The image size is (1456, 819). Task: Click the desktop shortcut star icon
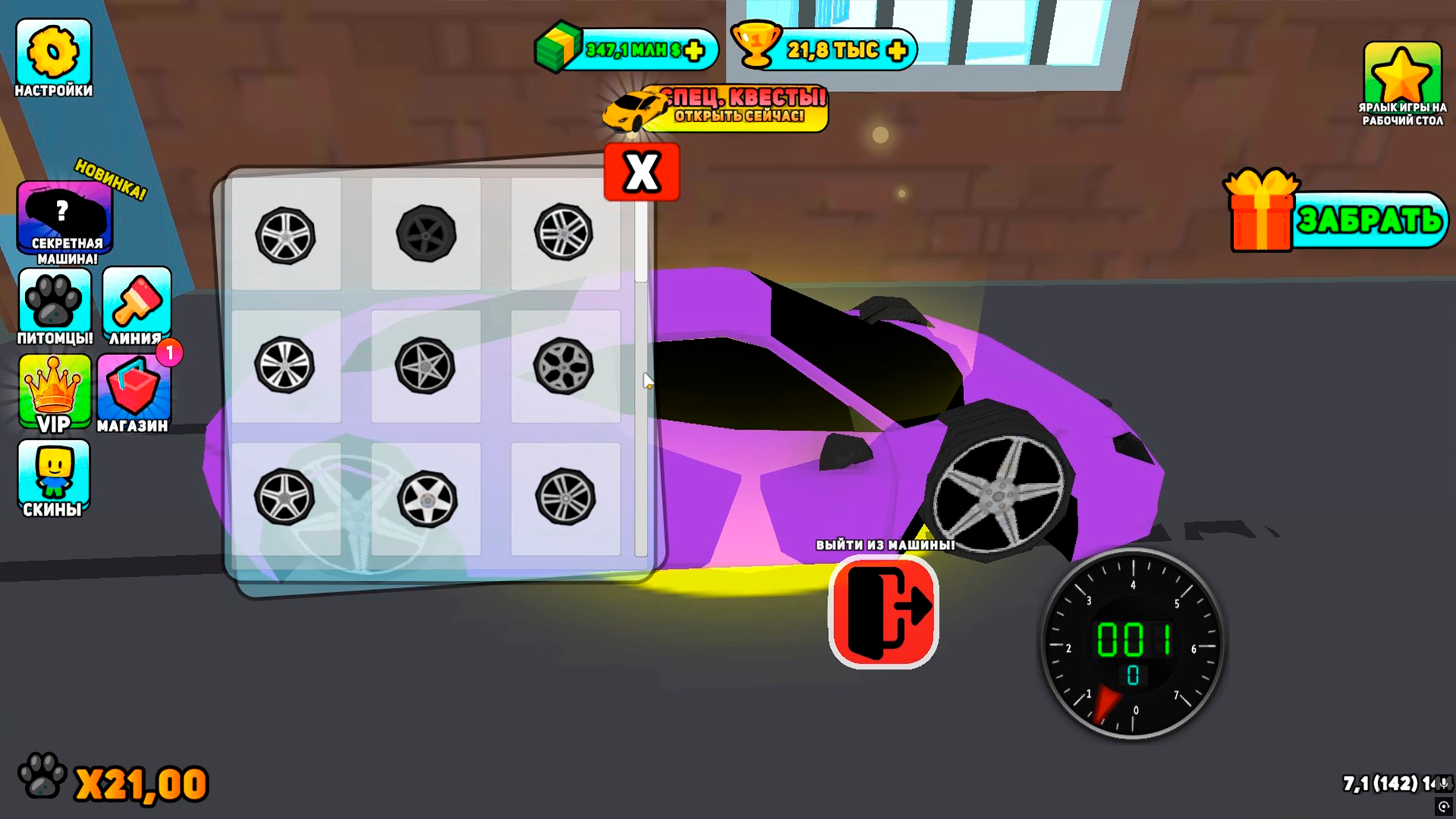tap(1400, 72)
